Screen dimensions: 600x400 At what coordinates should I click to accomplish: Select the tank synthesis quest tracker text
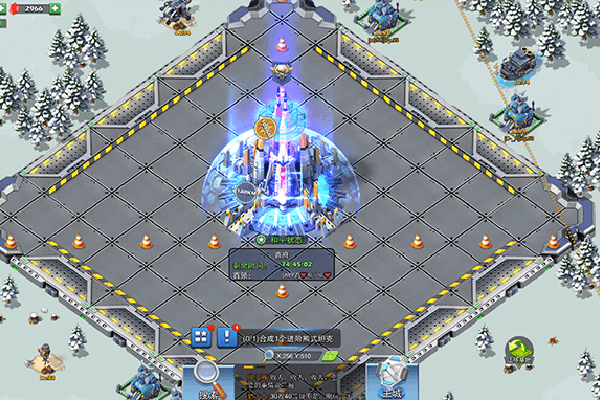pos(288,337)
